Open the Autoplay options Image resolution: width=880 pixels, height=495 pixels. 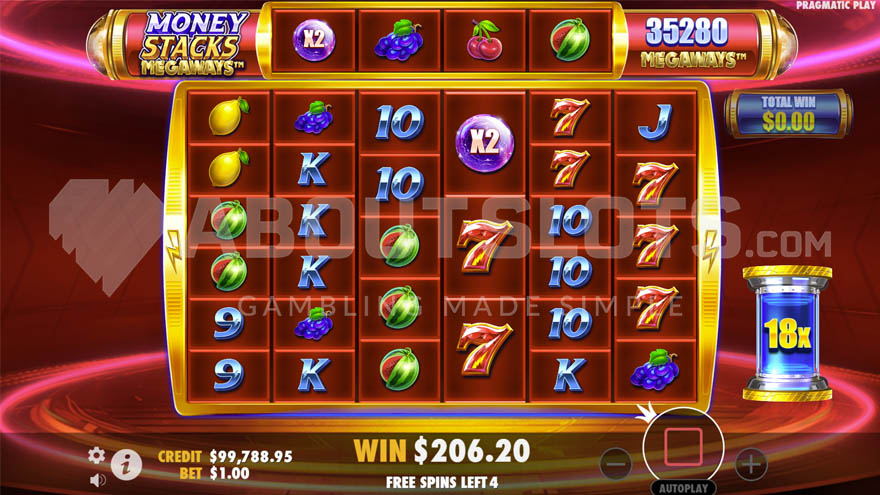[x=683, y=489]
